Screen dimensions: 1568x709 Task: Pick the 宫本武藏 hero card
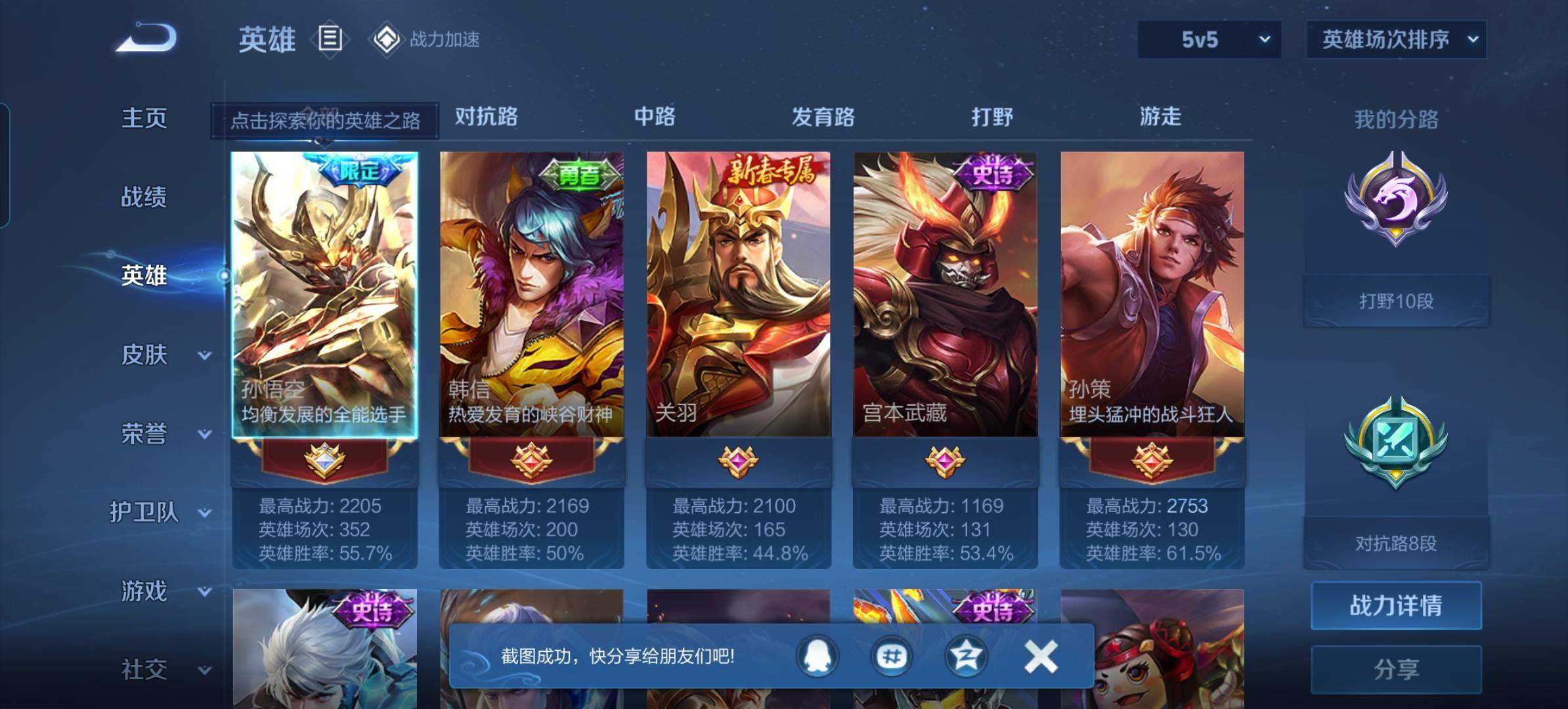coord(945,294)
